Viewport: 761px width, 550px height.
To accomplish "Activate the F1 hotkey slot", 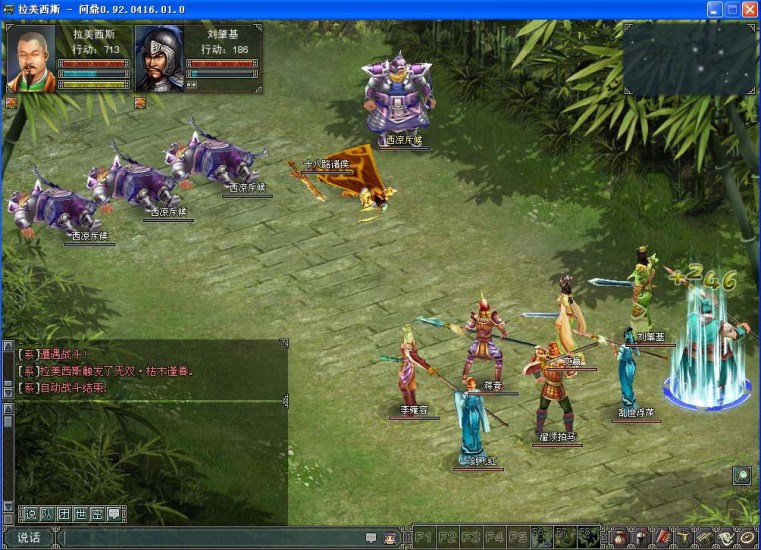I will 425,537.
